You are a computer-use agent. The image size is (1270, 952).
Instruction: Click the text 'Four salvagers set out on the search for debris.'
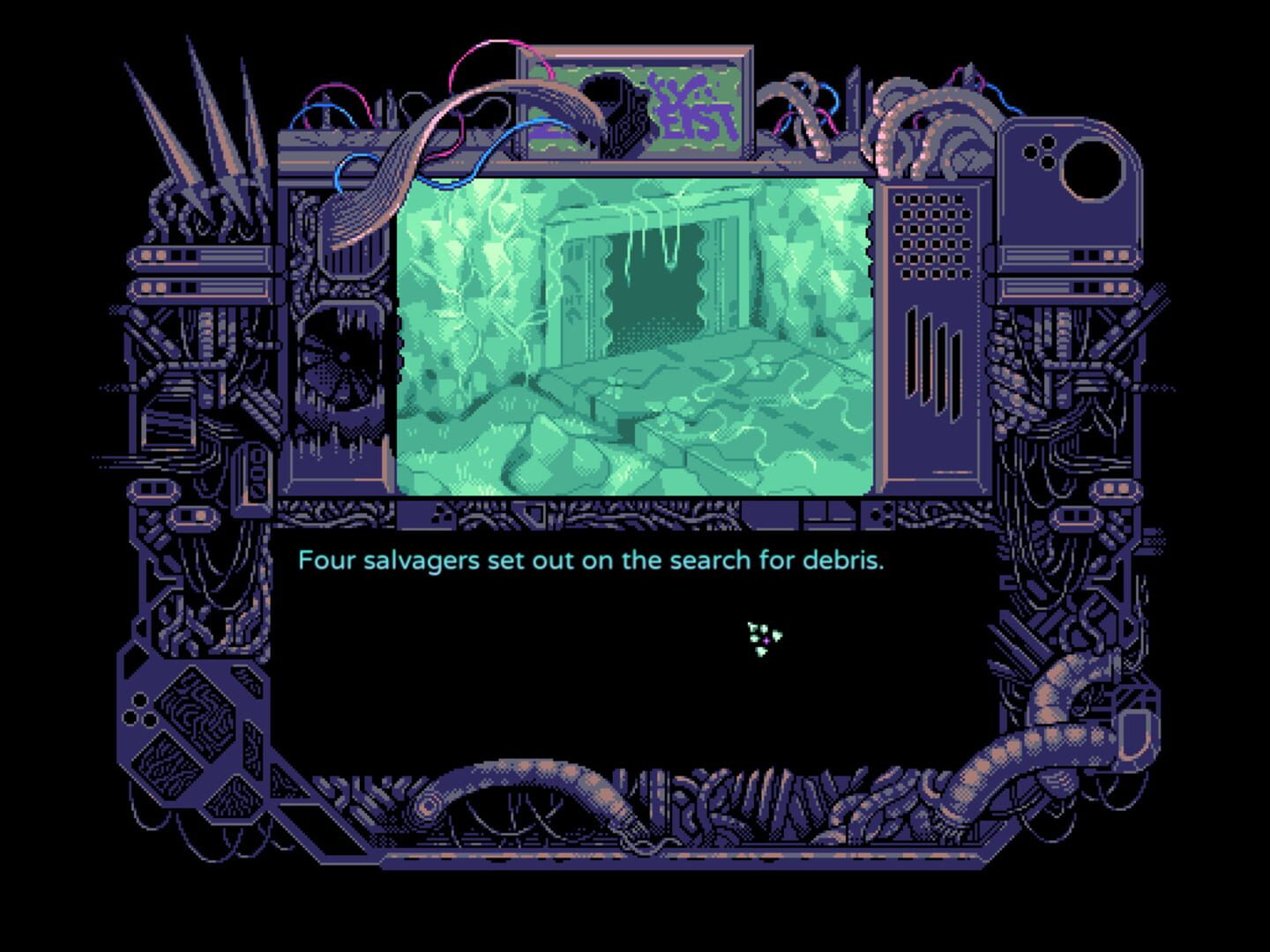594,560
